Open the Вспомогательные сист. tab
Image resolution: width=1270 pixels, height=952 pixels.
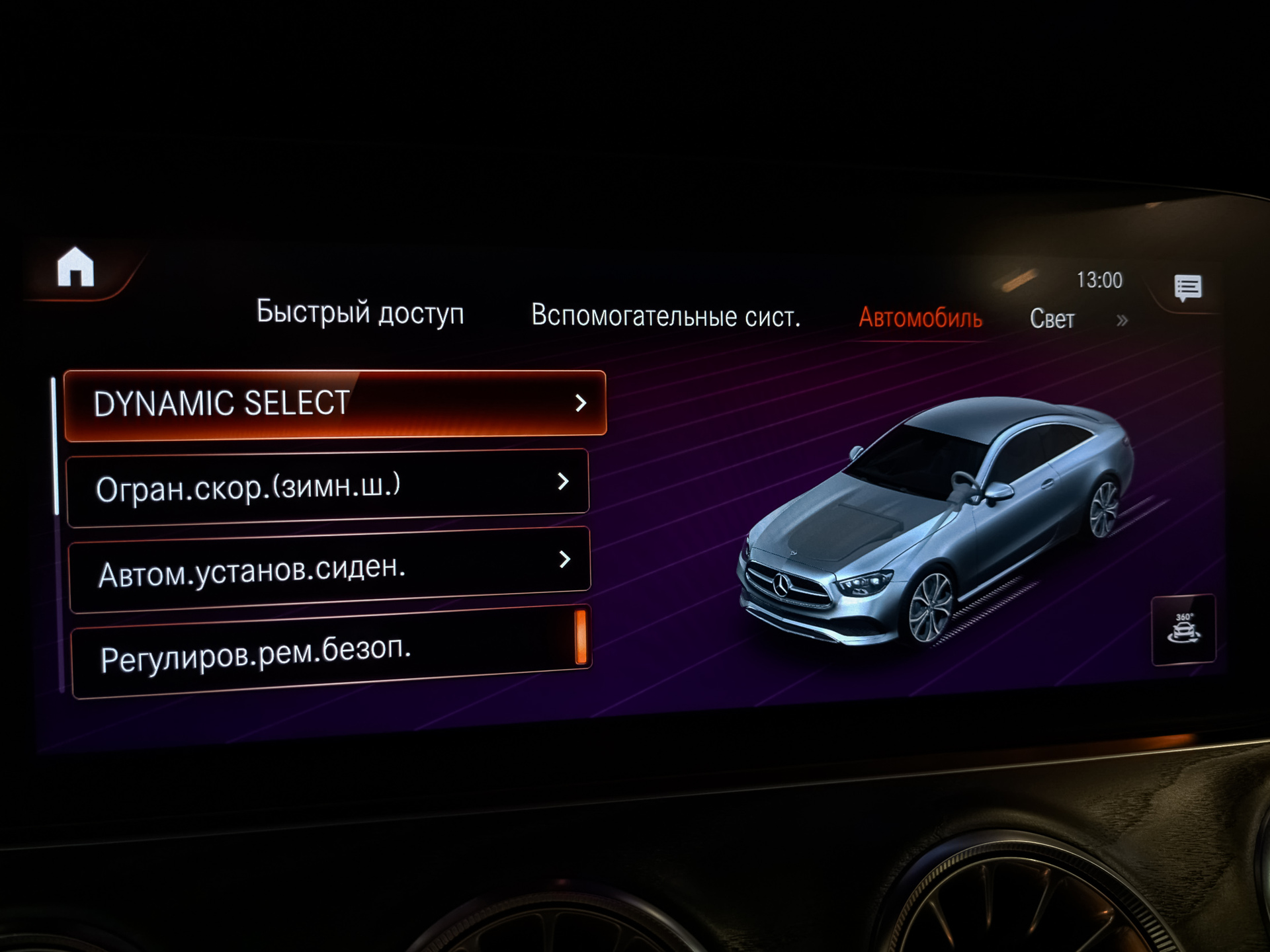[x=665, y=316]
